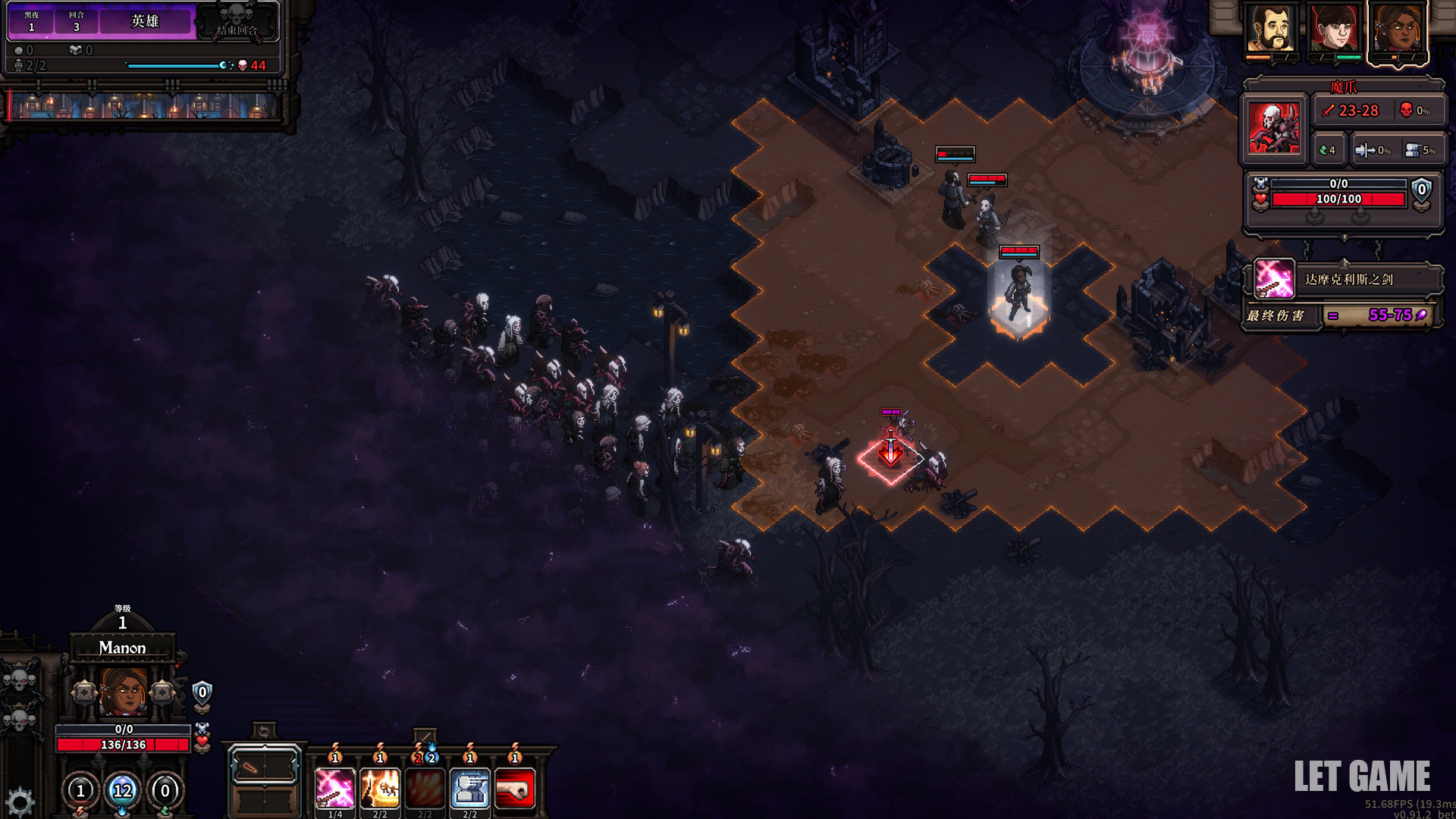Click the 结束回合 end turn button
Viewport: 1456px width, 819px height.
(x=237, y=21)
